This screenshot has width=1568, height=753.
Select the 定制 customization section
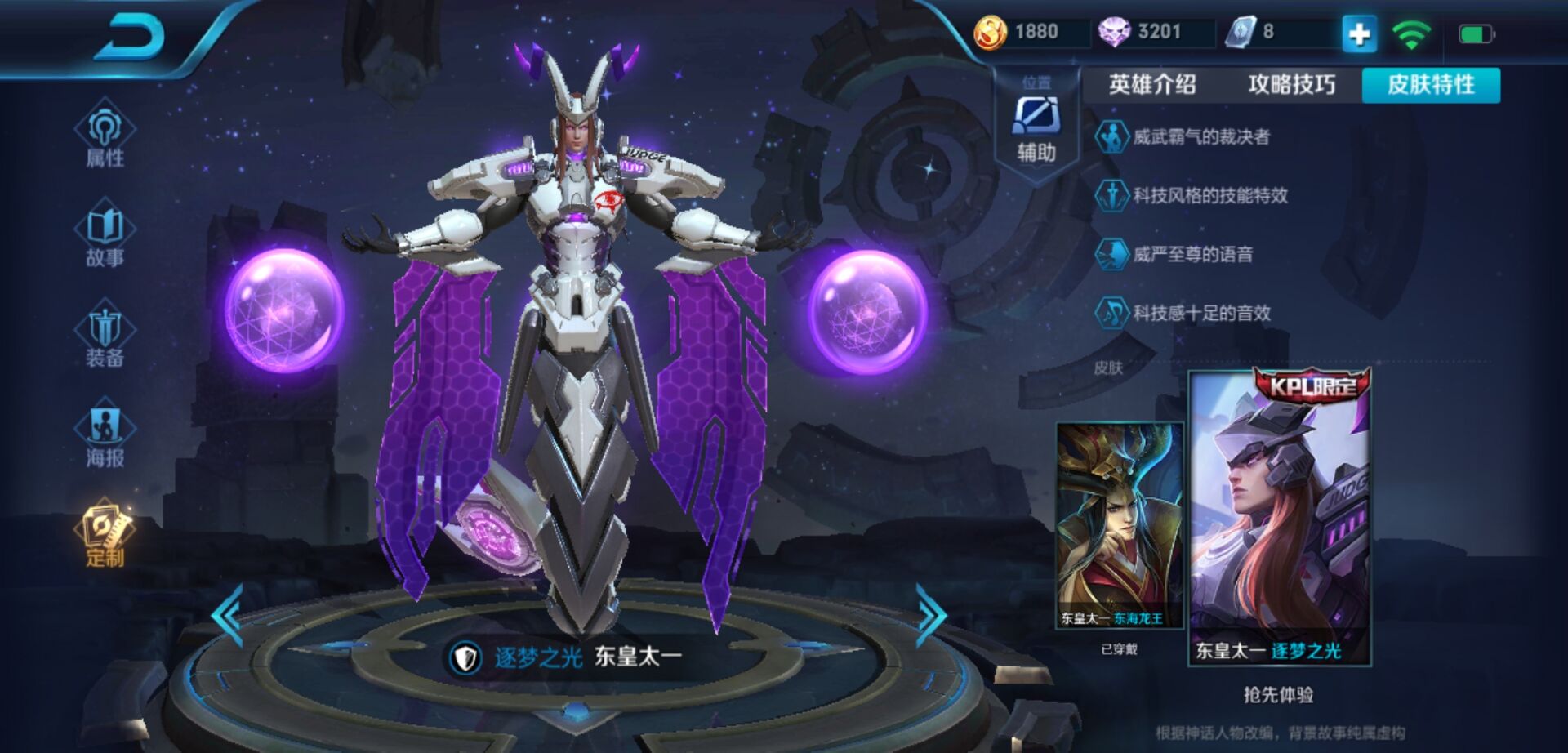(x=105, y=534)
